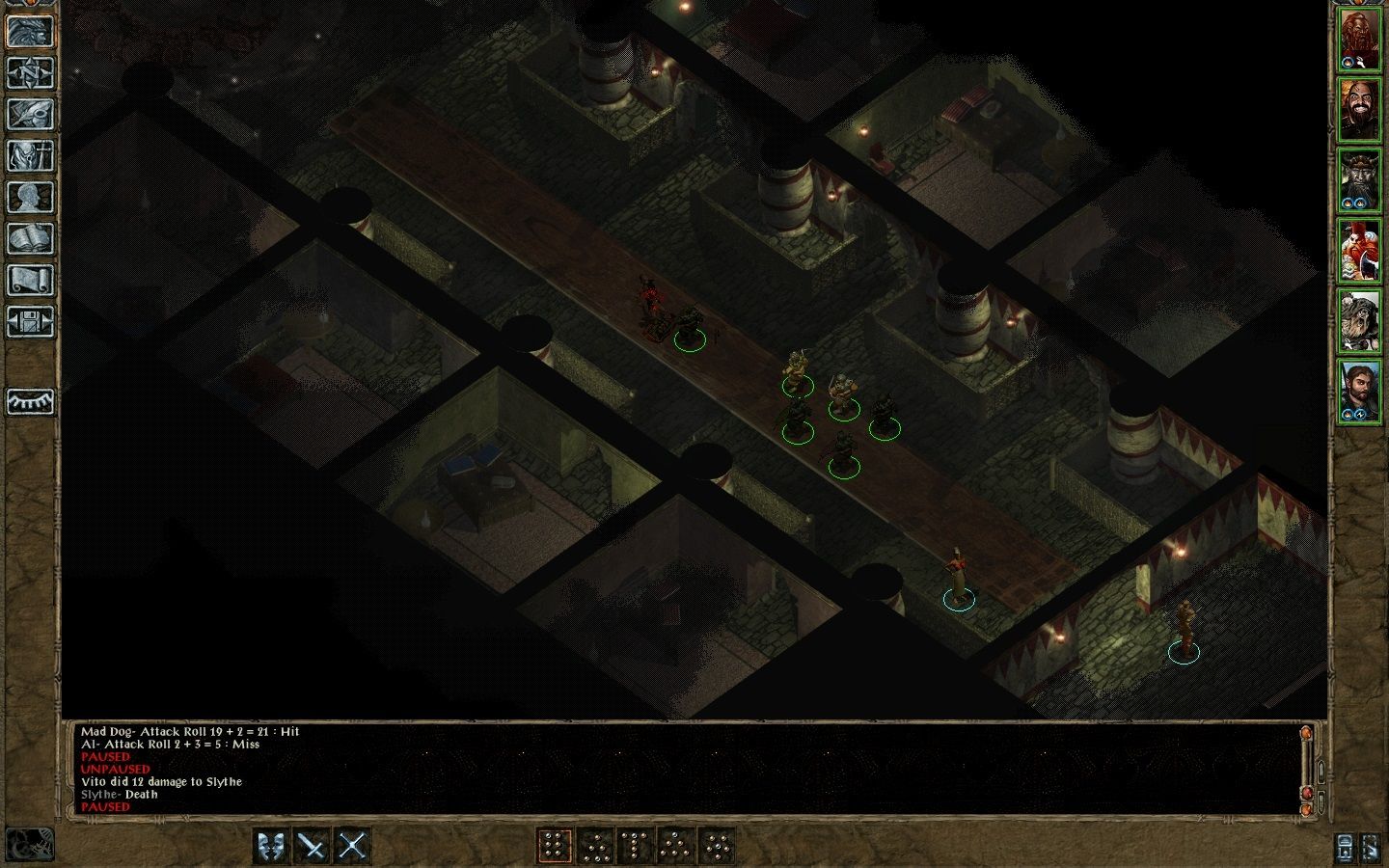Click the closed-eye rest button
Viewport: 1389px width, 868px height.
click(30, 401)
